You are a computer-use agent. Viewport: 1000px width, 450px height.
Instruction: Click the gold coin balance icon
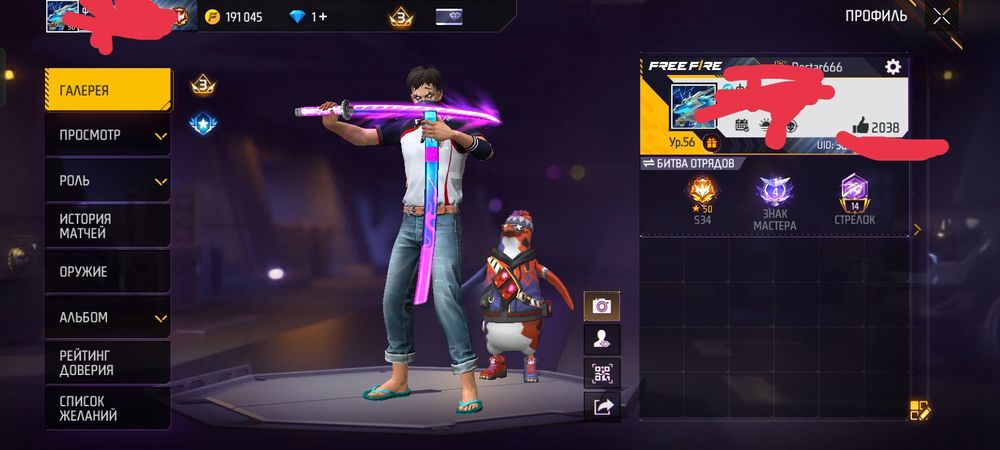click(x=212, y=17)
